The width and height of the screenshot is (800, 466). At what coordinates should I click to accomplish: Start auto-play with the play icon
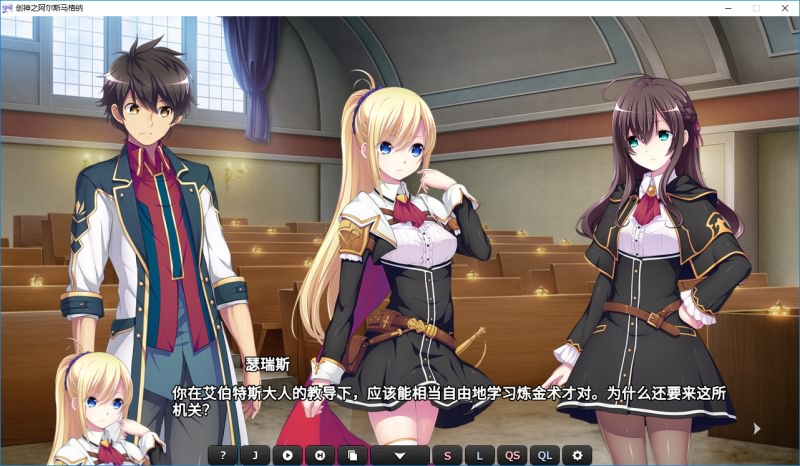click(287, 455)
